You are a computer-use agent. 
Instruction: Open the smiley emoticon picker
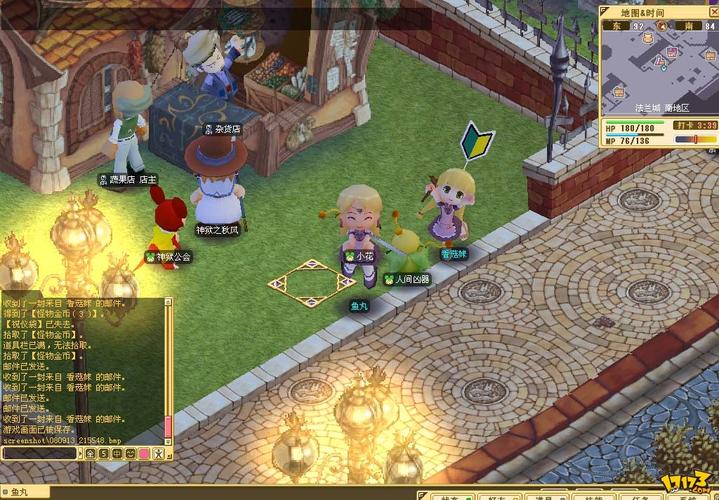[129, 454]
